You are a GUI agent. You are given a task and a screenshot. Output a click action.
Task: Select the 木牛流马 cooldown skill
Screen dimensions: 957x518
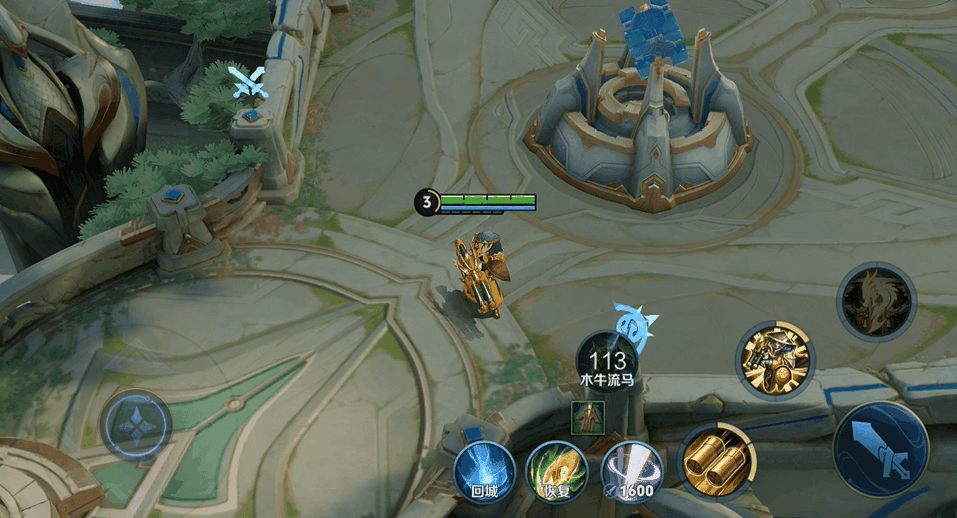(x=608, y=363)
